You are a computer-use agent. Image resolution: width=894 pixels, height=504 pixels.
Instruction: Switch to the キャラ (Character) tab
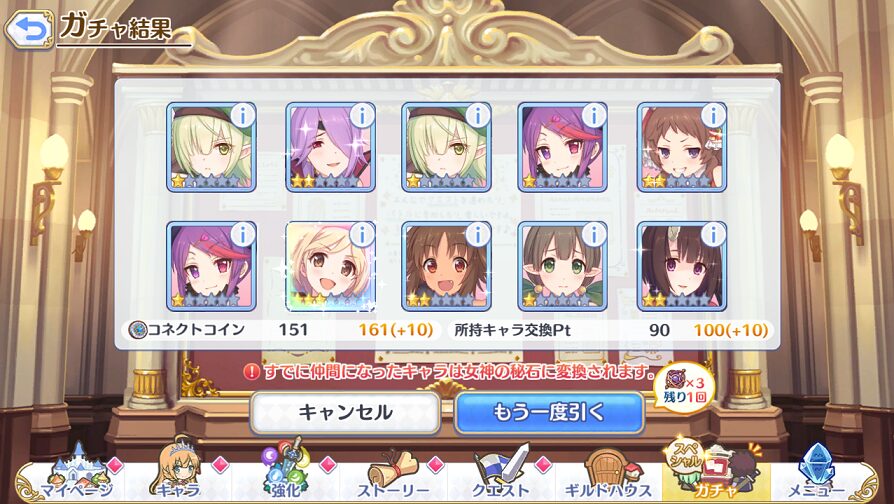[x=177, y=476]
